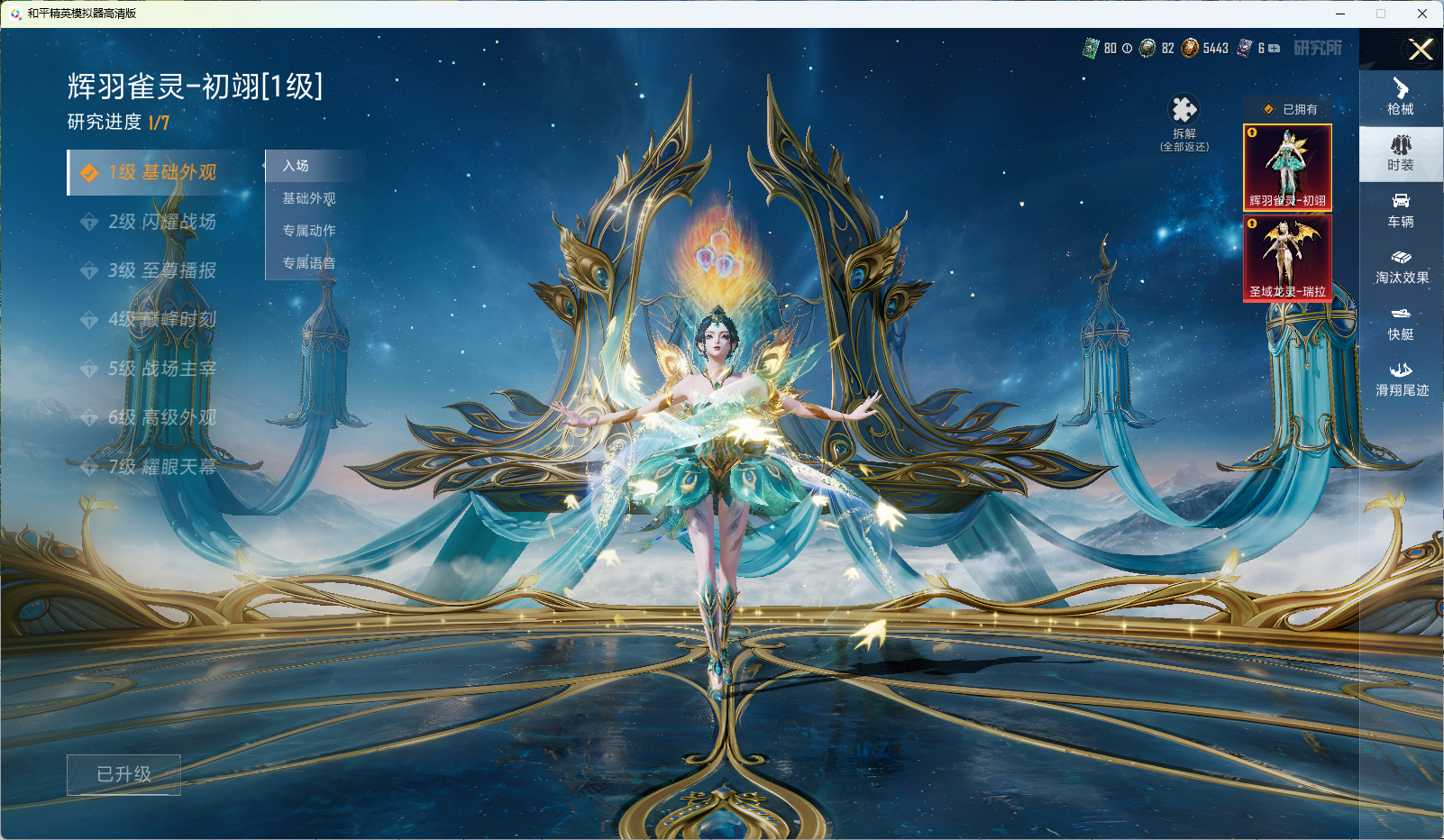Click the 拆解 dismantle puzzle icon

pyautogui.click(x=1184, y=111)
